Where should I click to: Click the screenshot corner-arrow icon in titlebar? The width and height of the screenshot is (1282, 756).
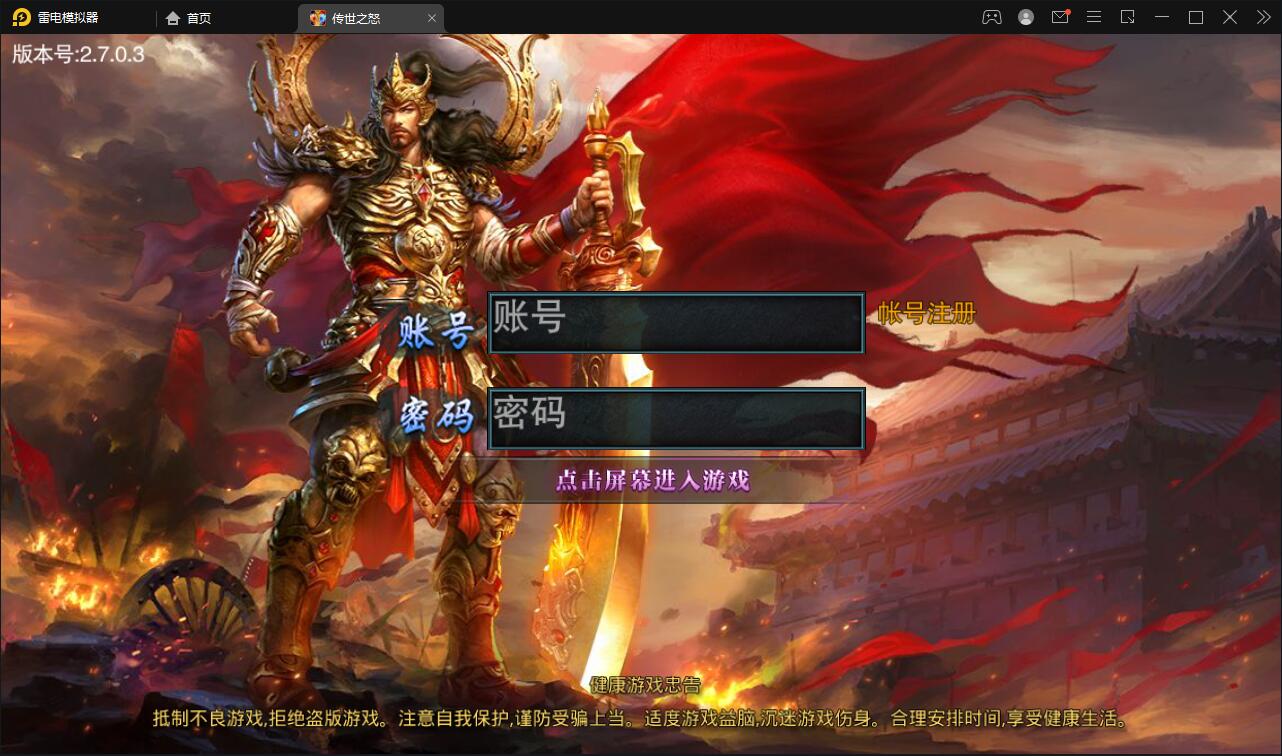[x=1128, y=17]
